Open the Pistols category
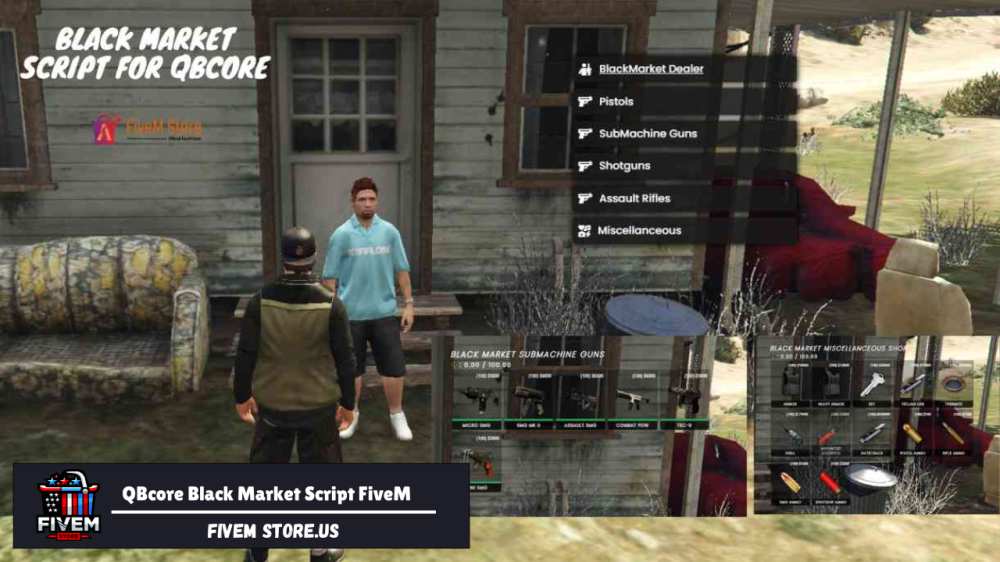Viewport: 1000px width, 562px height. tap(616, 101)
